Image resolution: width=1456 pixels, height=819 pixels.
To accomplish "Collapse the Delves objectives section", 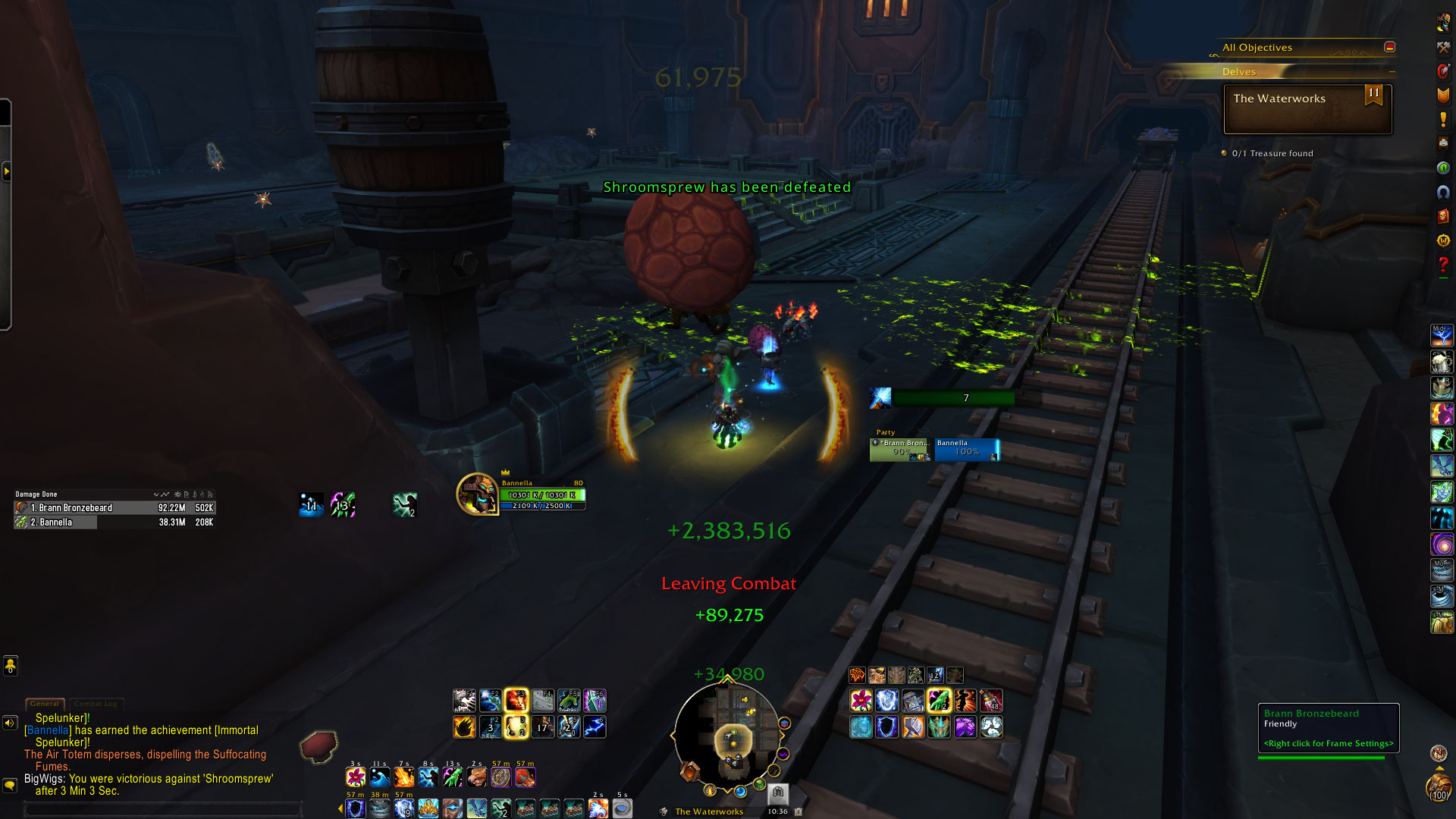I will click(1392, 71).
